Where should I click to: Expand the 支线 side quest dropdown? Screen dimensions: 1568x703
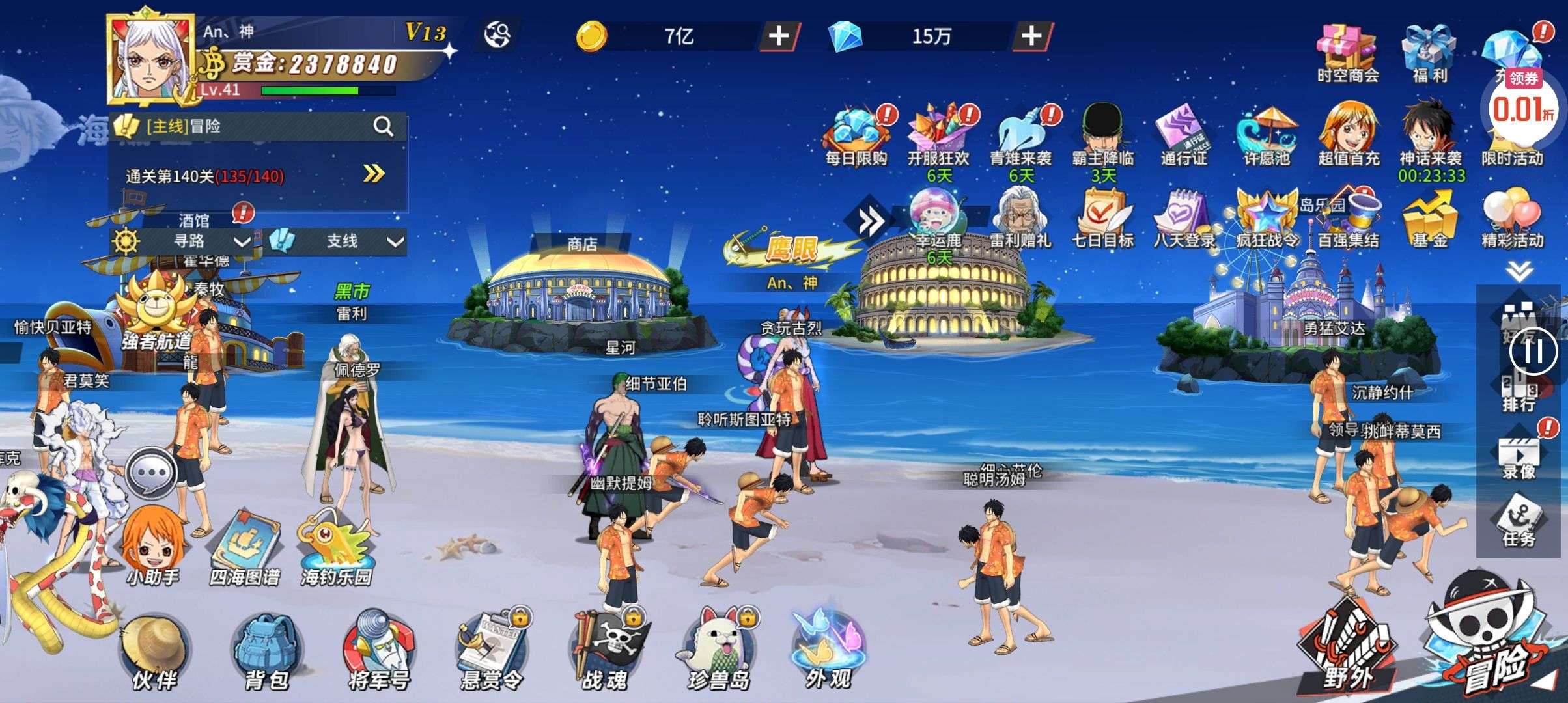[x=395, y=242]
